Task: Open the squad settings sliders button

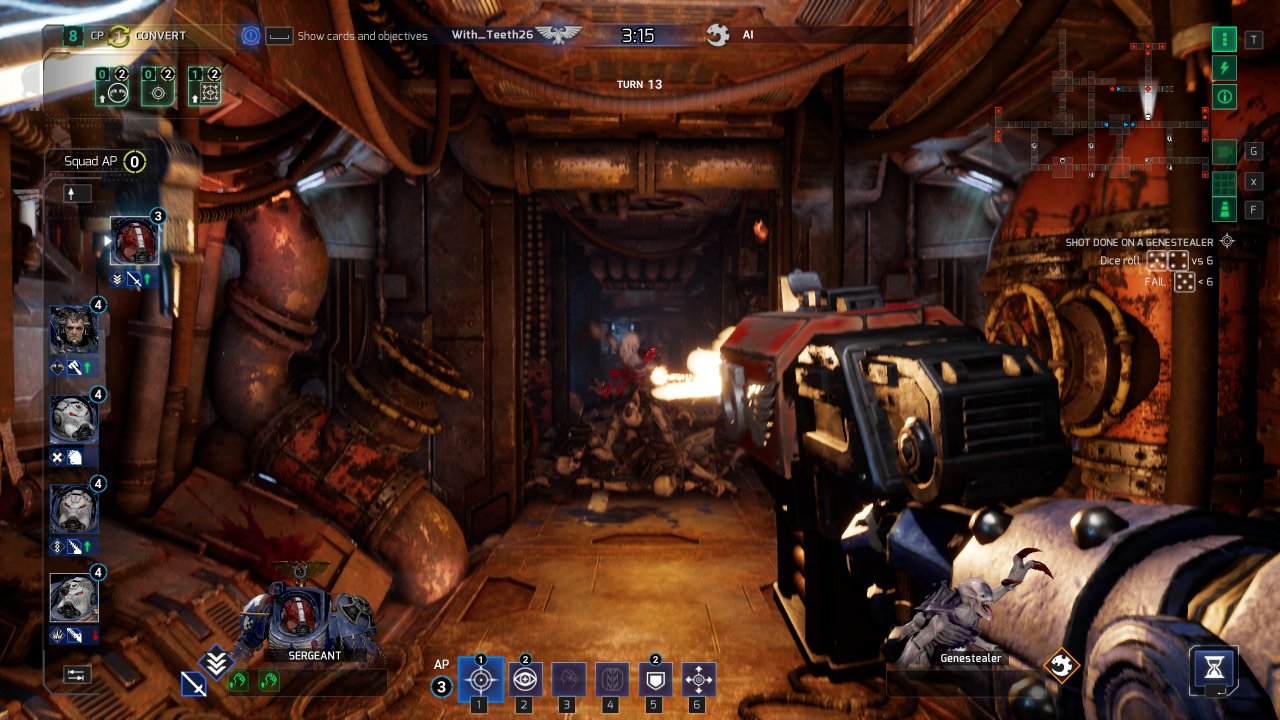Action: tap(76, 674)
